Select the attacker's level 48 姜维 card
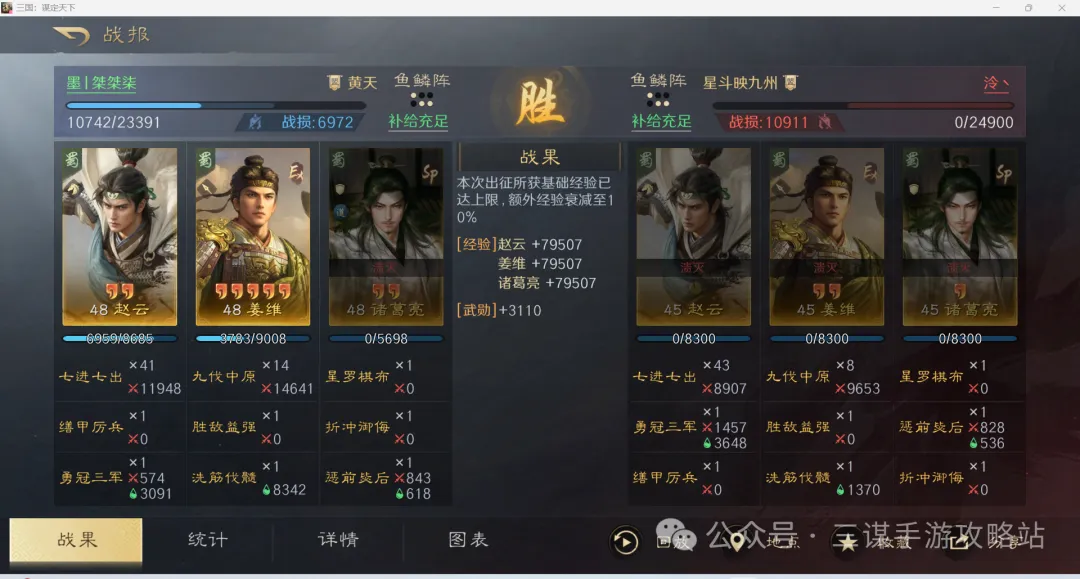The image size is (1080, 579). pyautogui.click(x=253, y=236)
